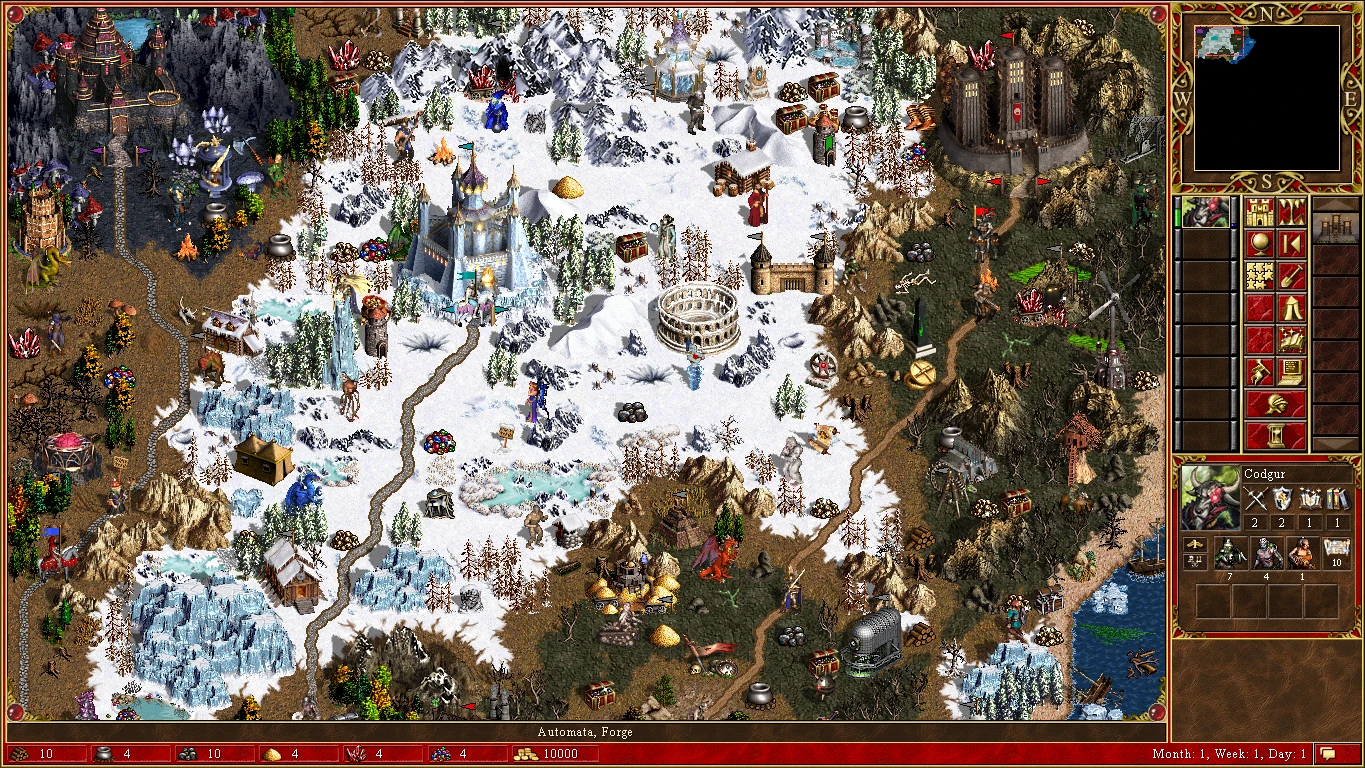Open Codgur's spellbook
This screenshot has height=768, width=1365.
[1292, 339]
